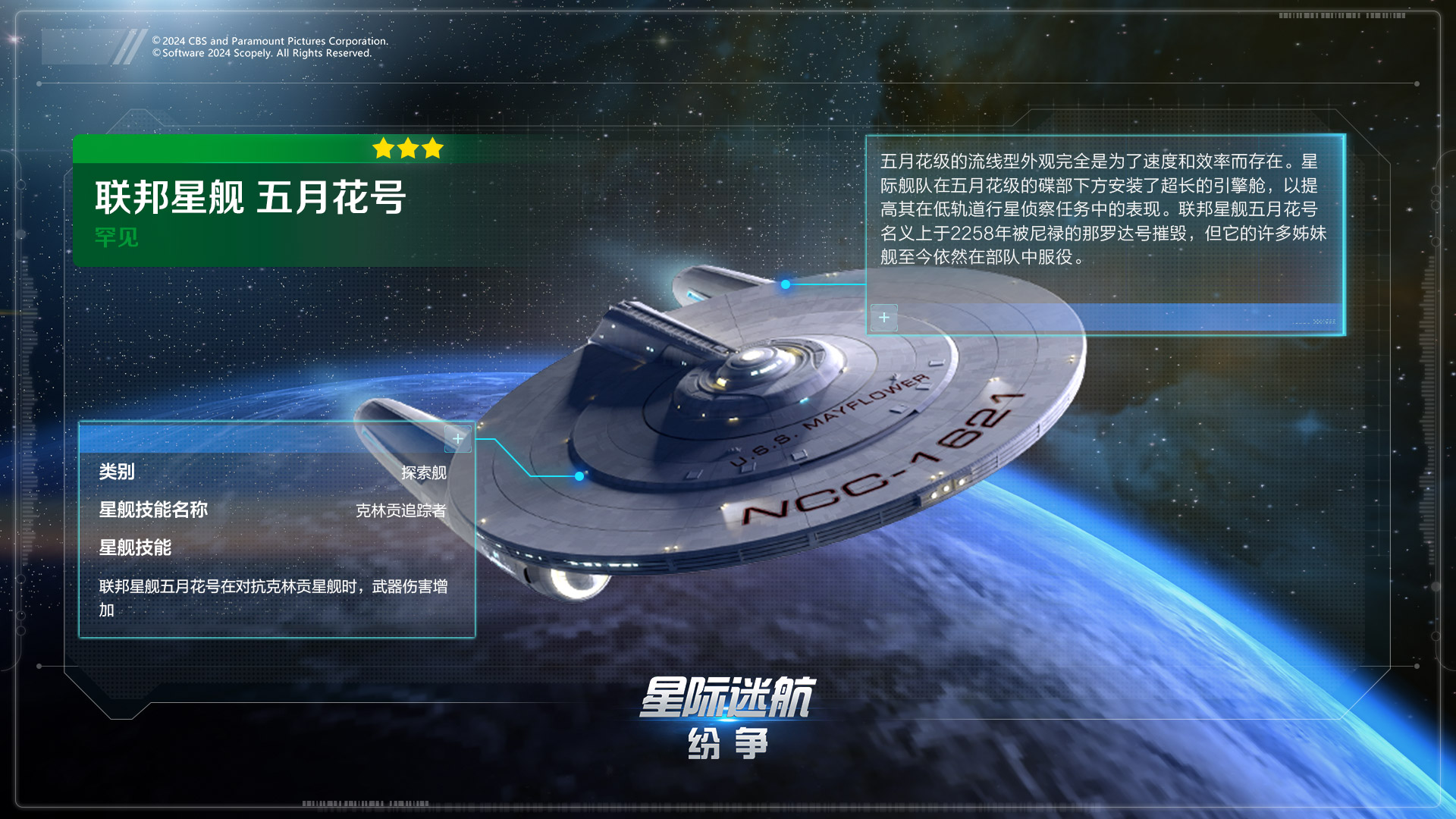Select the middle gold star above the ship name
This screenshot has width=1456, height=819.
[x=406, y=149]
